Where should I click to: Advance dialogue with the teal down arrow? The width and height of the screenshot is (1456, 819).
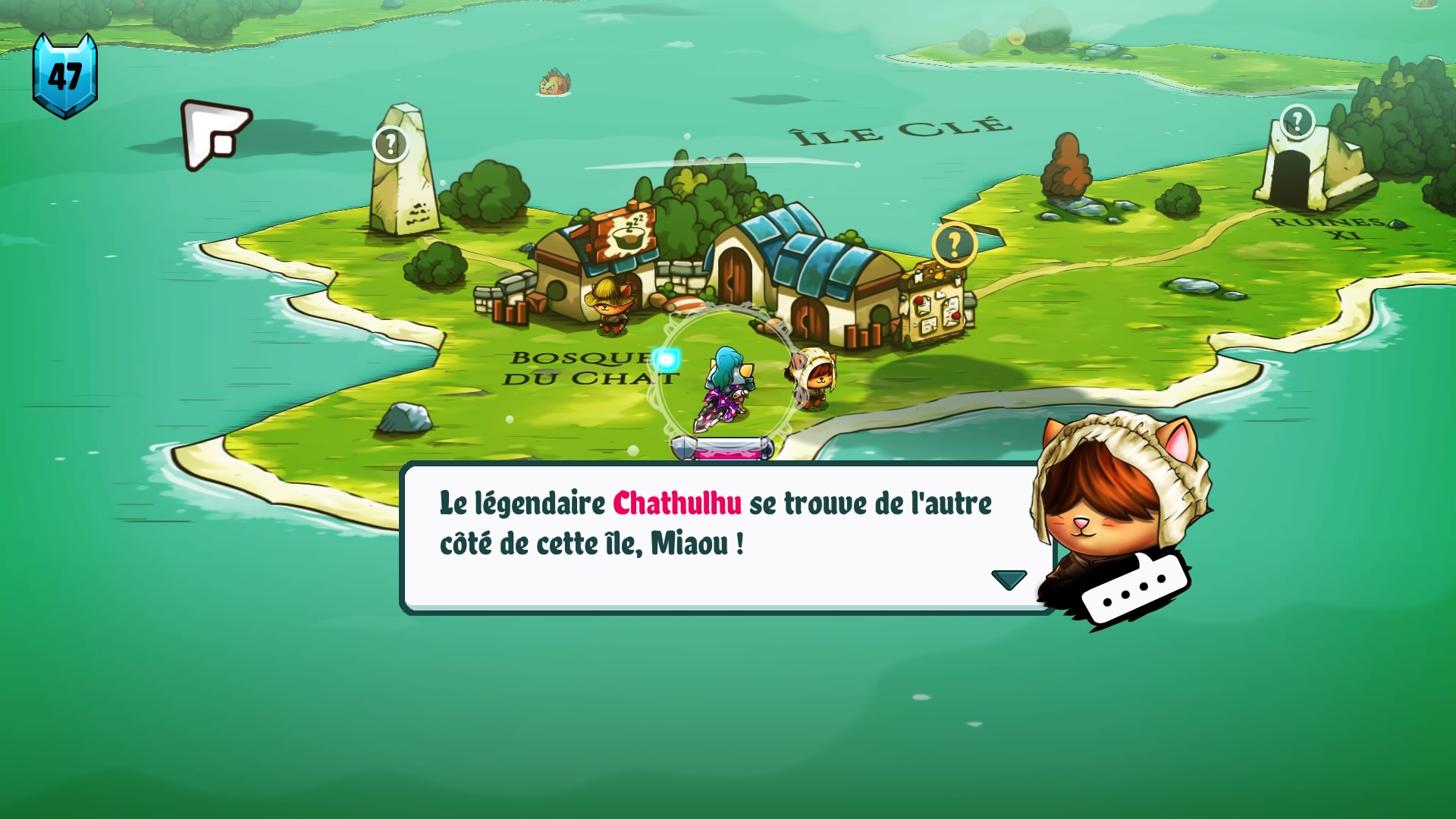[1009, 580]
